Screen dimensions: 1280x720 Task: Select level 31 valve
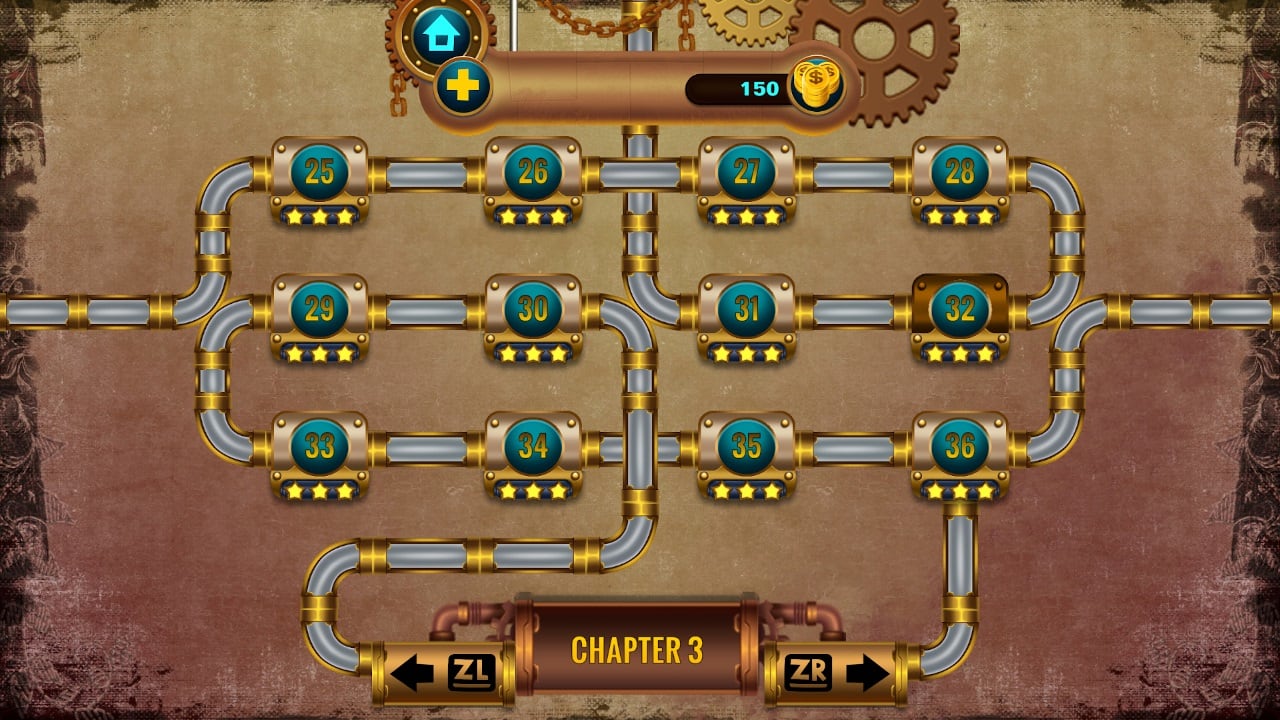[x=748, y=312]
